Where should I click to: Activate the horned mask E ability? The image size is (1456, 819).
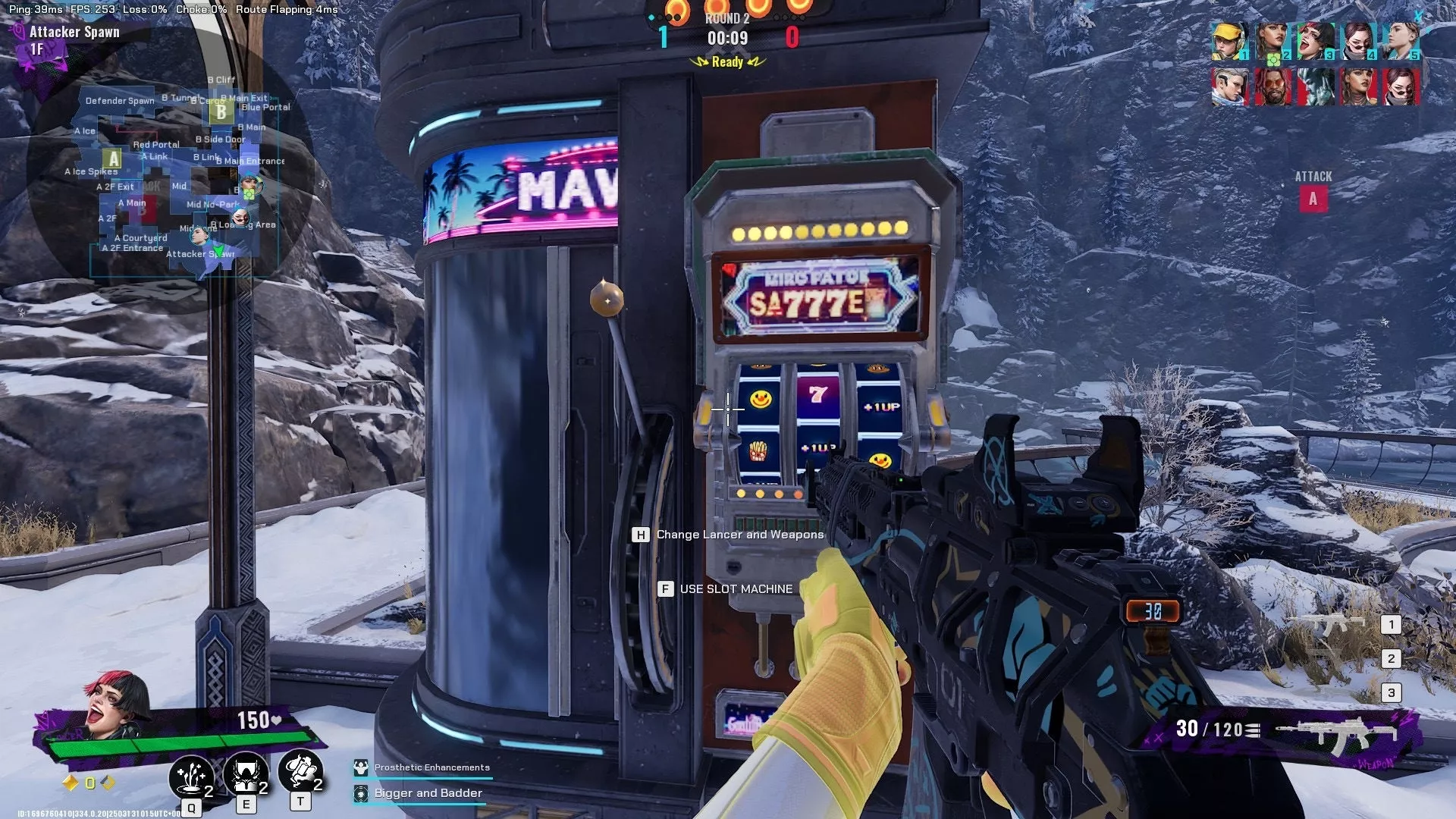(245, 773)
